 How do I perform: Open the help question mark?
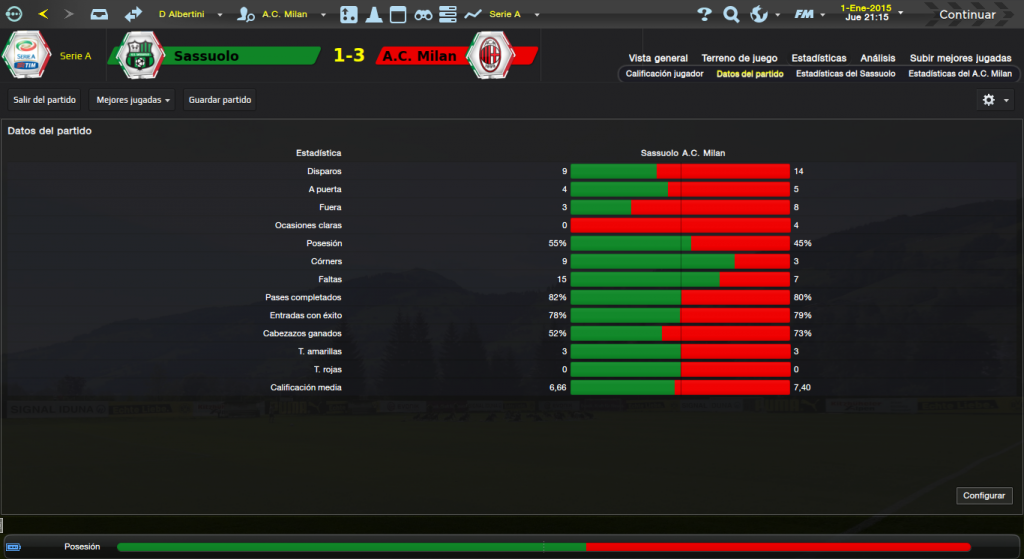pyautogui.click(x=704, y=14)
